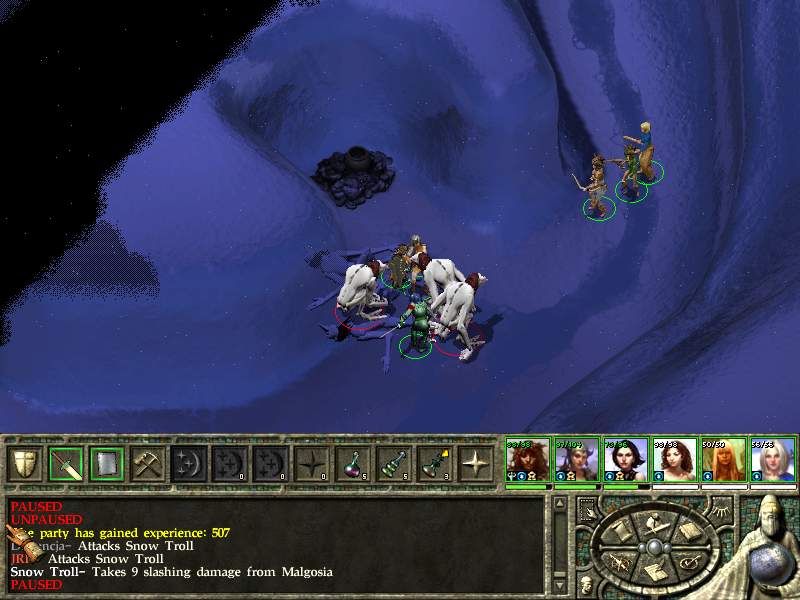Activate the crossed hammers weapon slot
This screenshot has height=600, width=800.
pos(147,464)
